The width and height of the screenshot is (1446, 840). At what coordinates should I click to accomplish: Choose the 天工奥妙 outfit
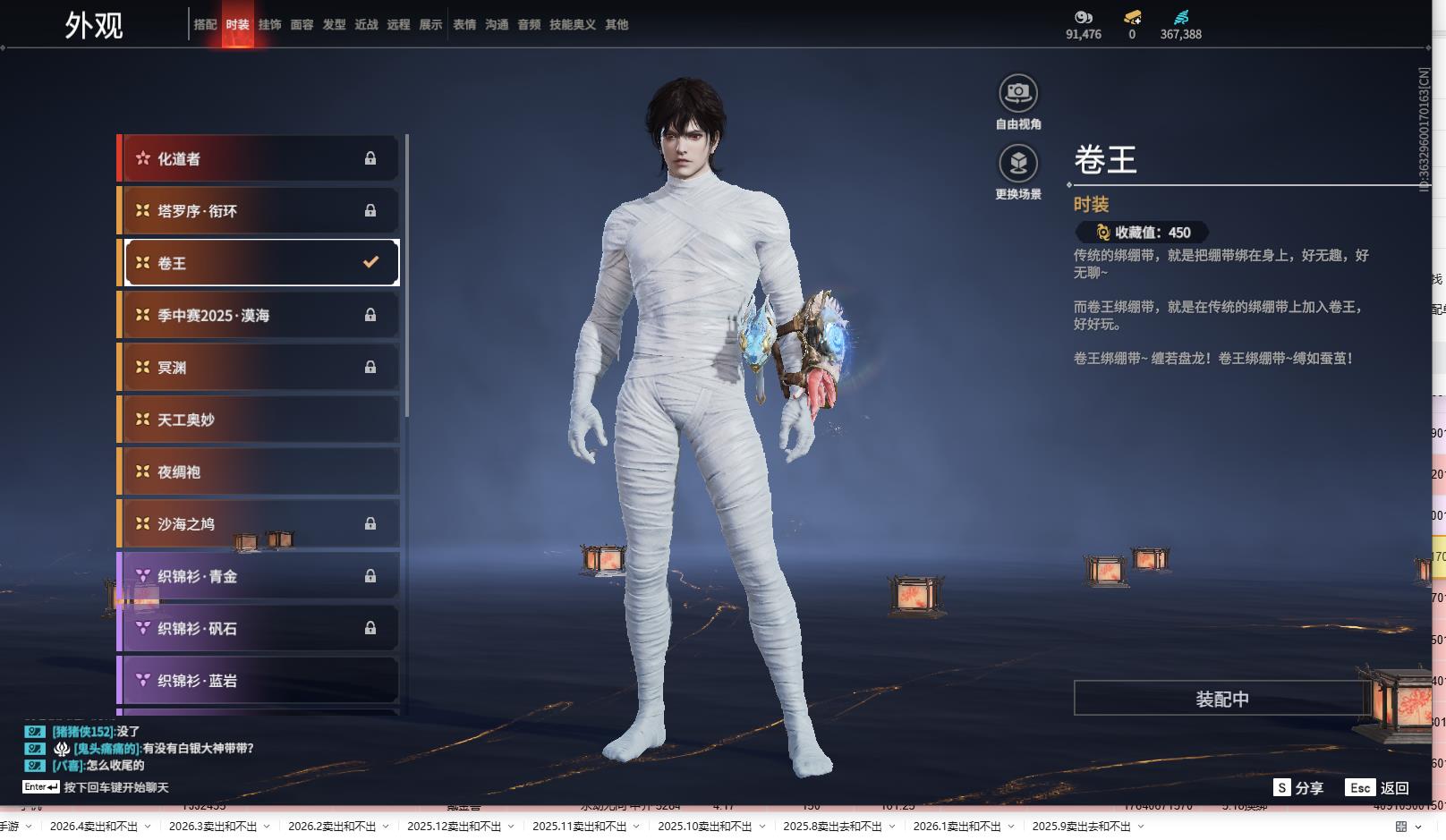[x=259, y=420]
